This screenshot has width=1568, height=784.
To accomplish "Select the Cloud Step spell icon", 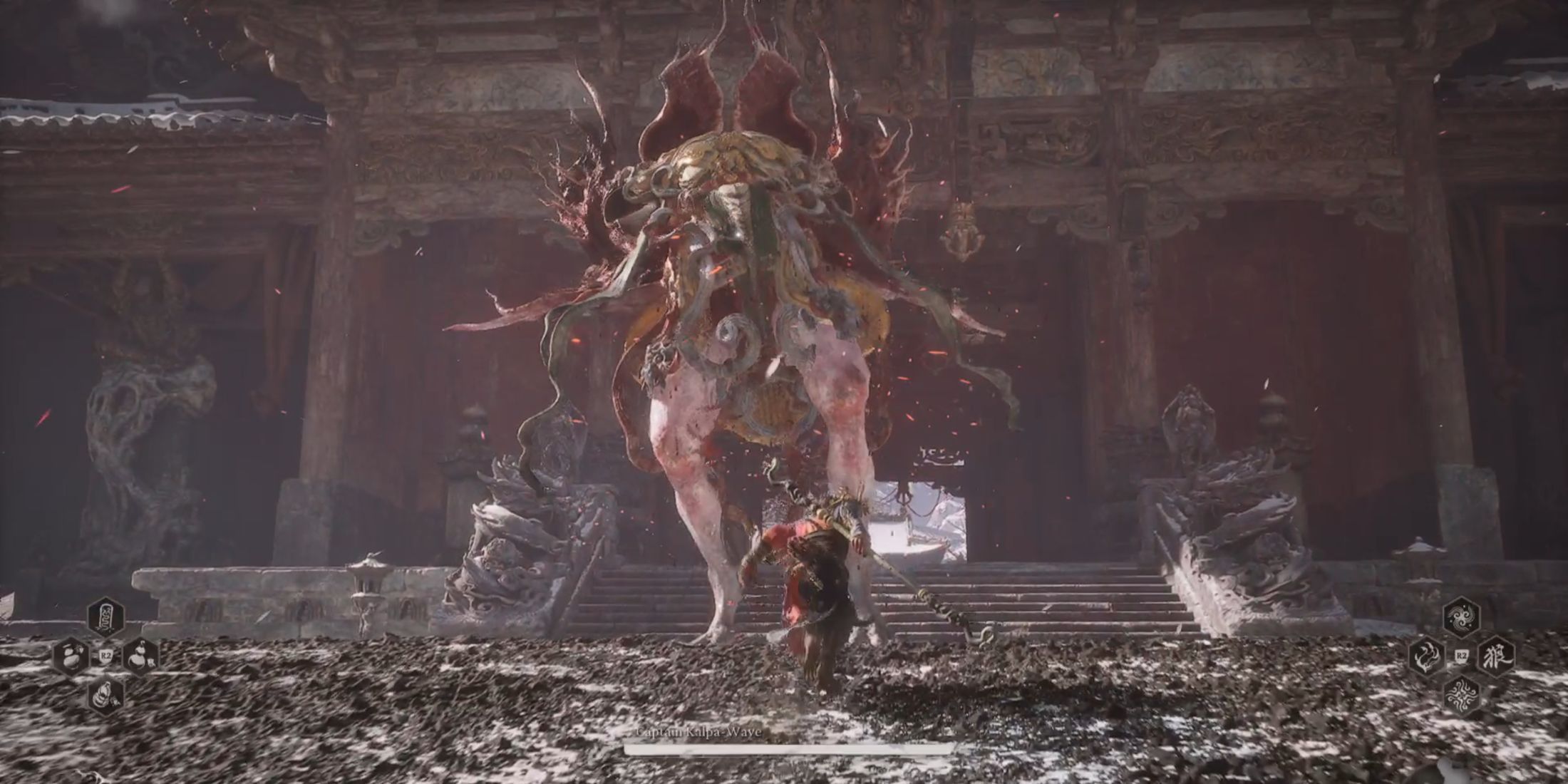I will pyautogui.click(x=1461, y=617).
